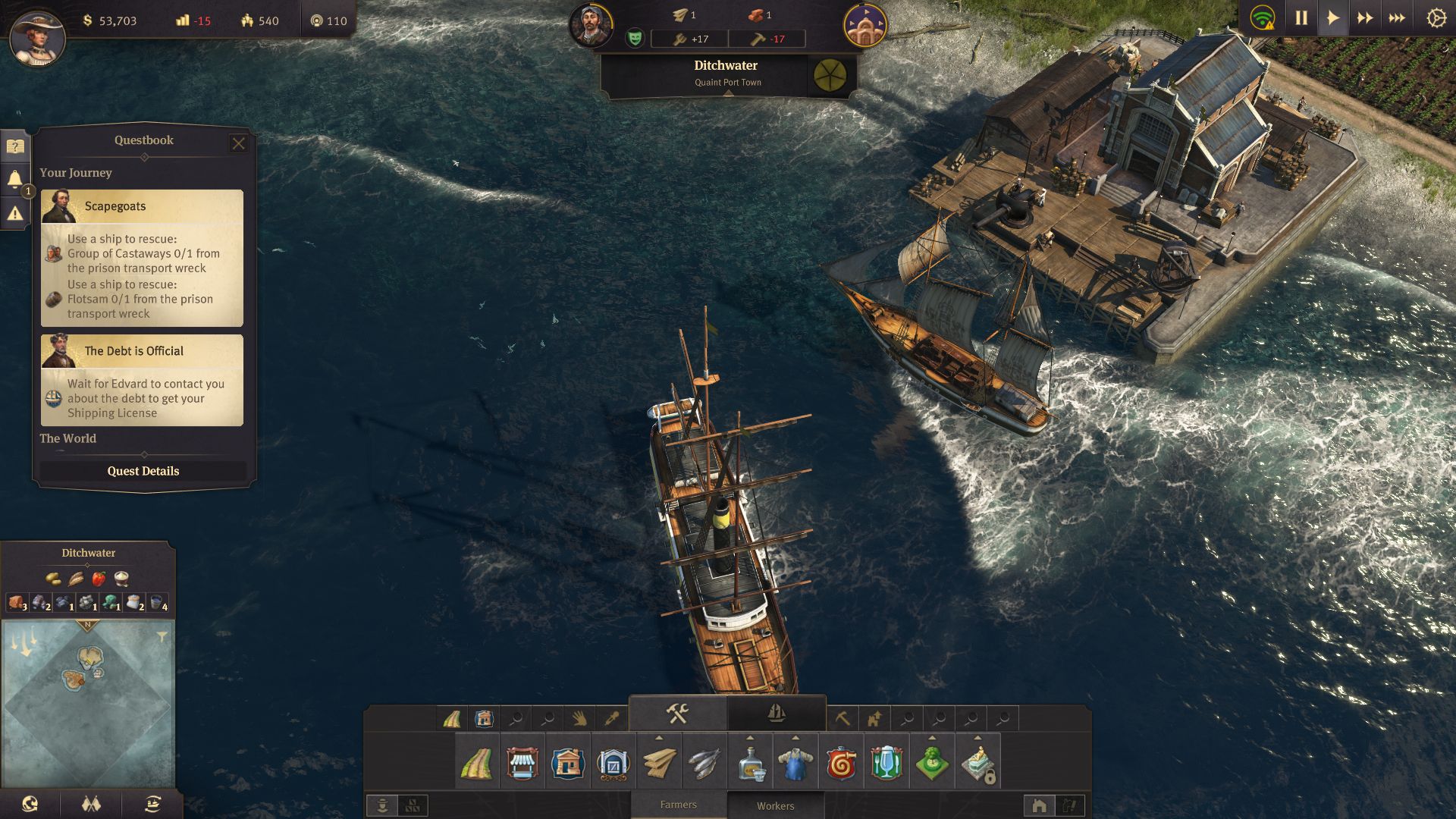This screenshot has width=1456, height=819.
Task: Set game speed to double fast-forward
Action: pyautogui.click(x=1364, y=18)
